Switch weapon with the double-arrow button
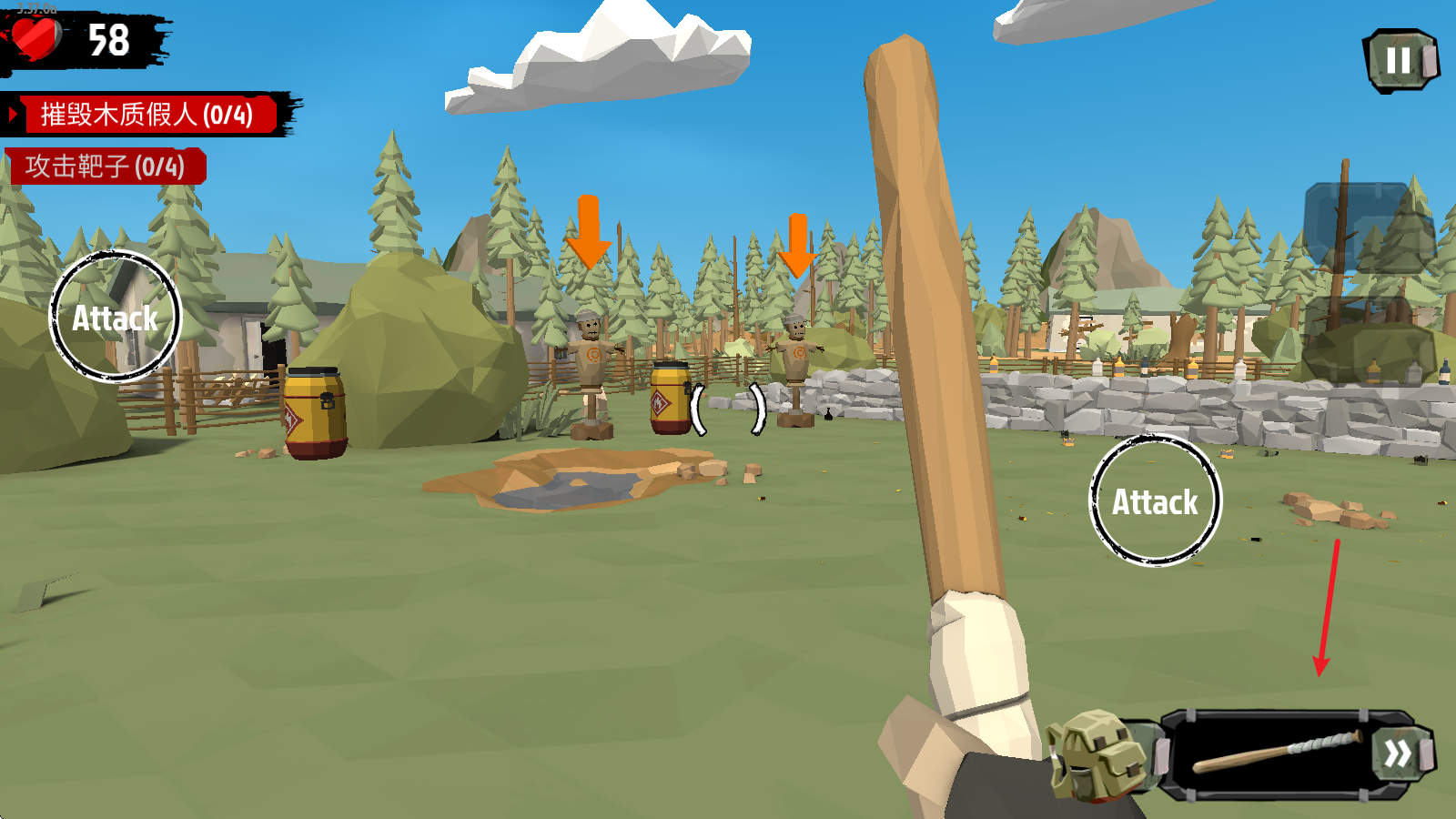1456x819 pixels. pyautogui.click(x=1399, y=753)
